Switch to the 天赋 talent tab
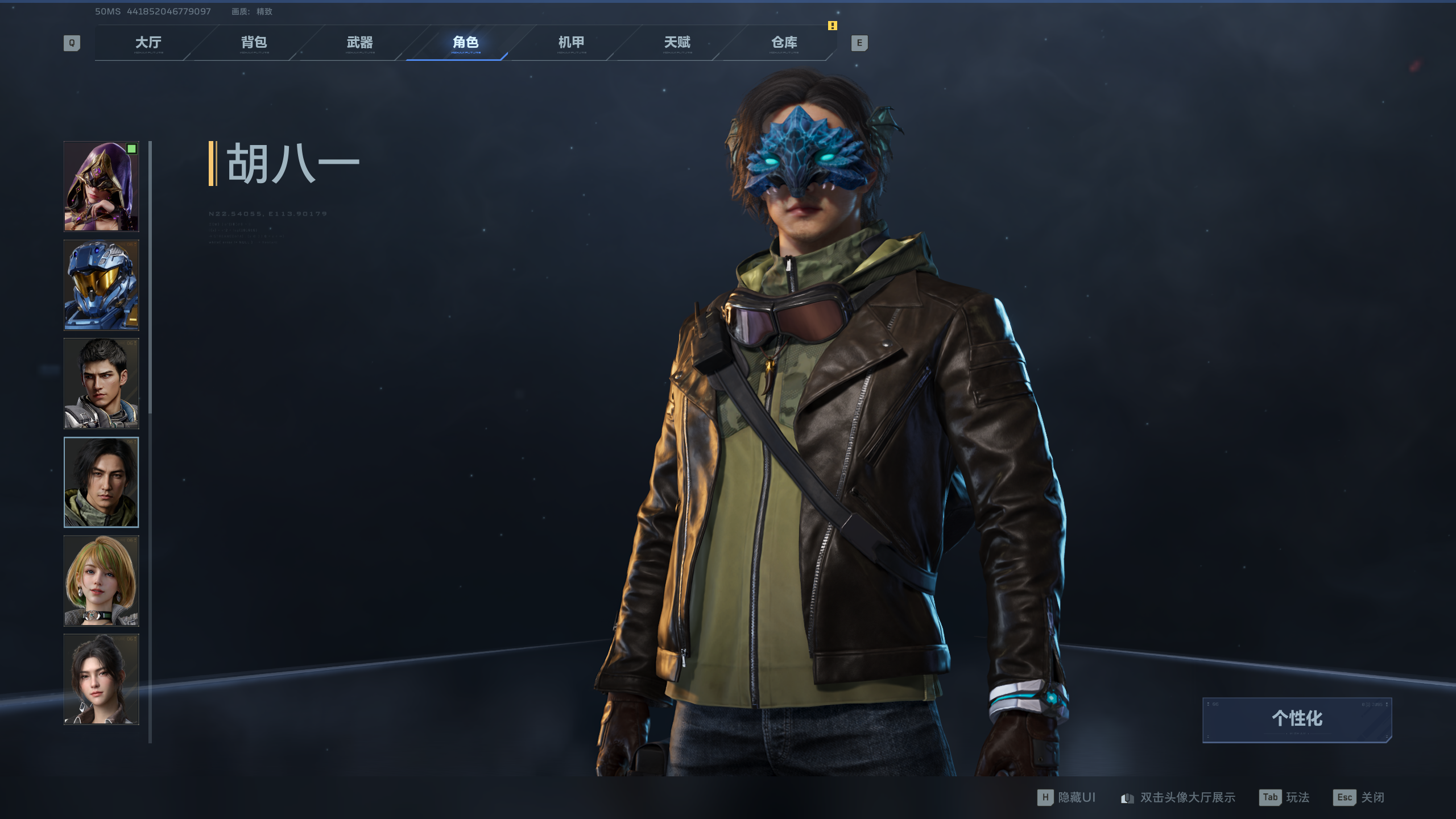The image size is (1456, 819). 677,43
